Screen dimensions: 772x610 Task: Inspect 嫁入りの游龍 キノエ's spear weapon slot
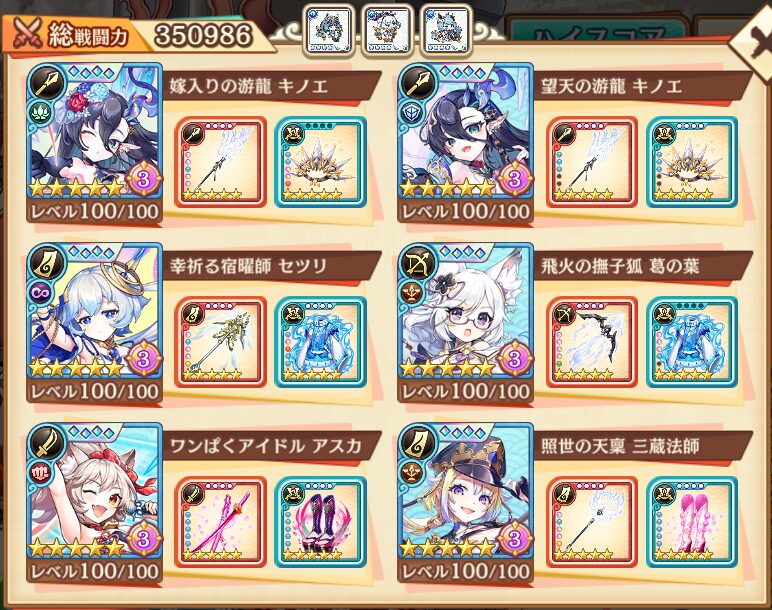tap(220, 162)
